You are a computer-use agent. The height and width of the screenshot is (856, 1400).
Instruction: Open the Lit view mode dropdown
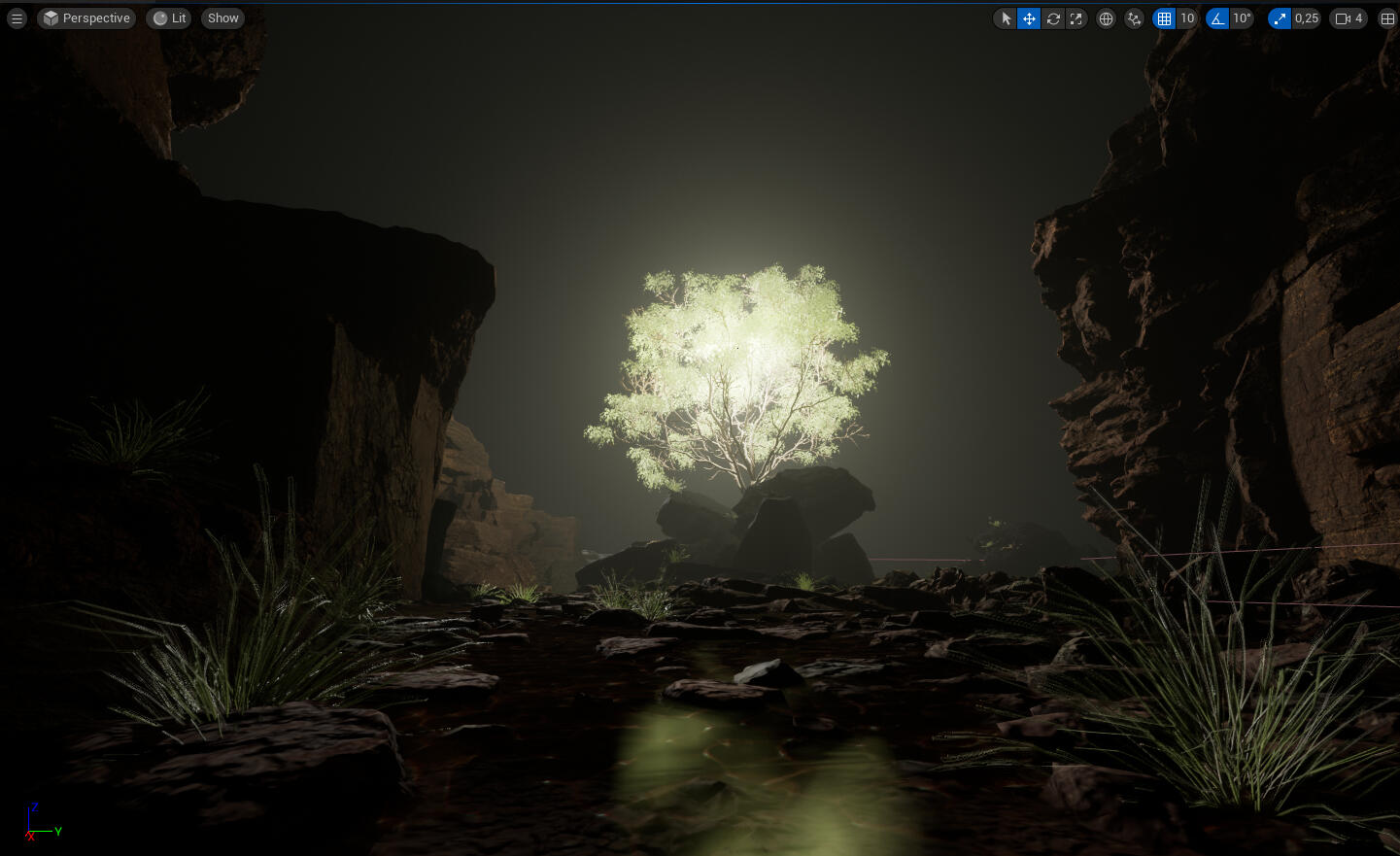click(x=168, y=17)
